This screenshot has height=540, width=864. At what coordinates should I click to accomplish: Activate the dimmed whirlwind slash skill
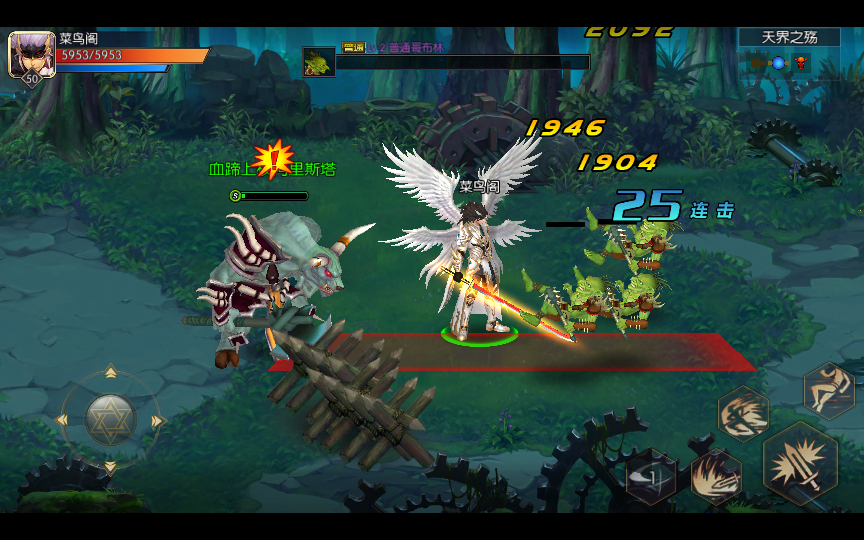point(651,478)
